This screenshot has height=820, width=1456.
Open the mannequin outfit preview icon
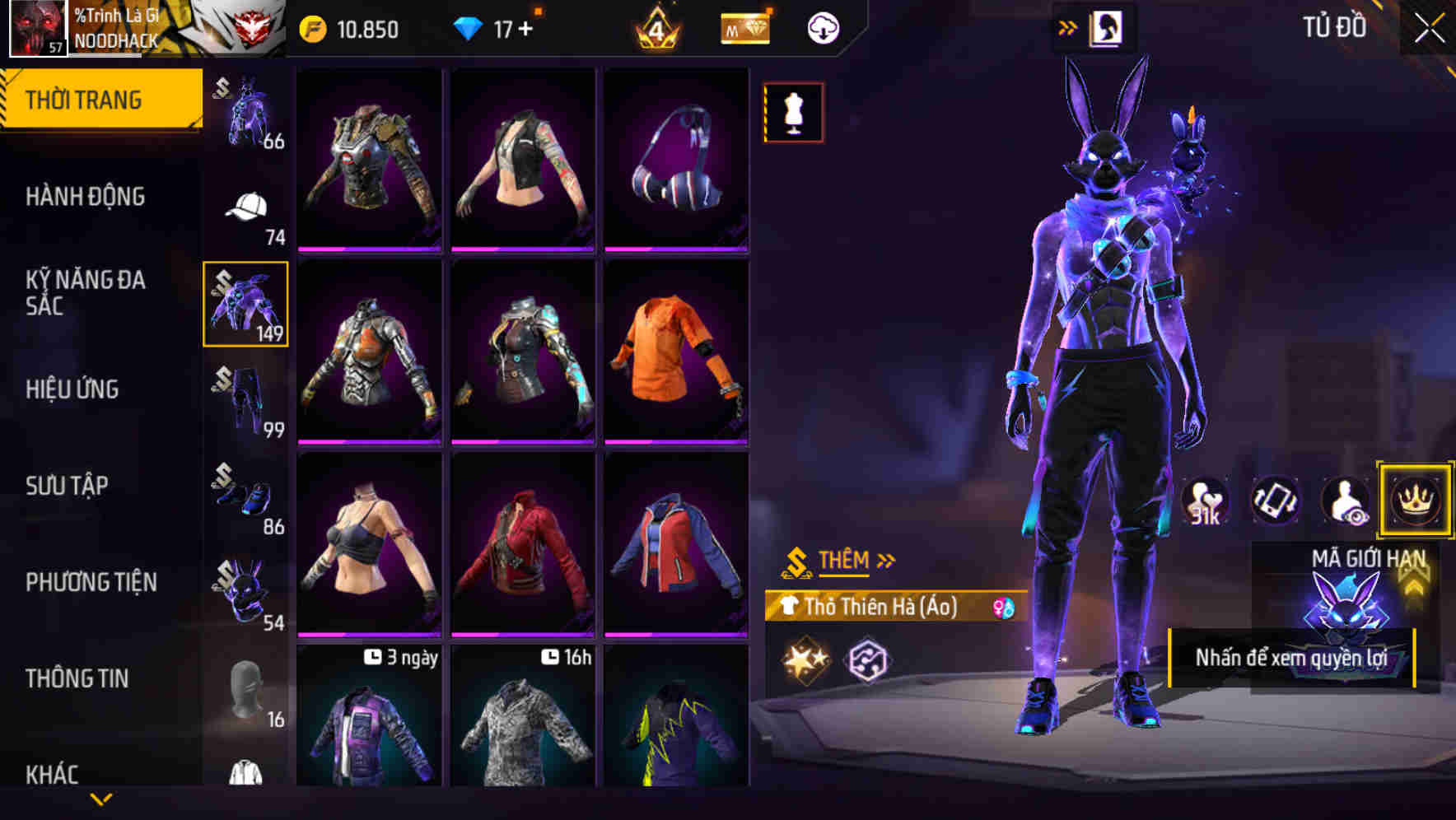[793, 111]
